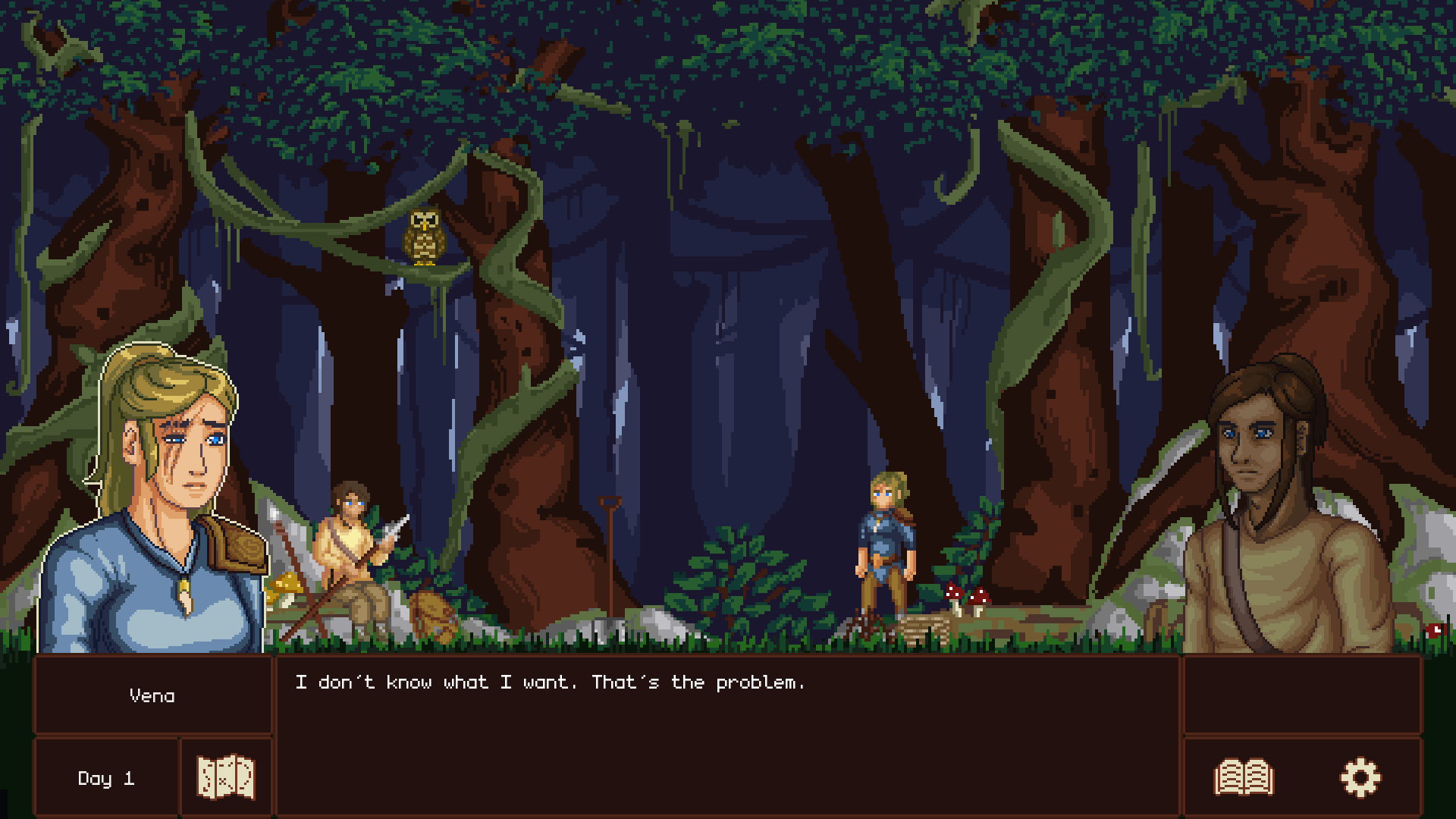
Task: Open the journal book icon
Action: [1244, 777]
